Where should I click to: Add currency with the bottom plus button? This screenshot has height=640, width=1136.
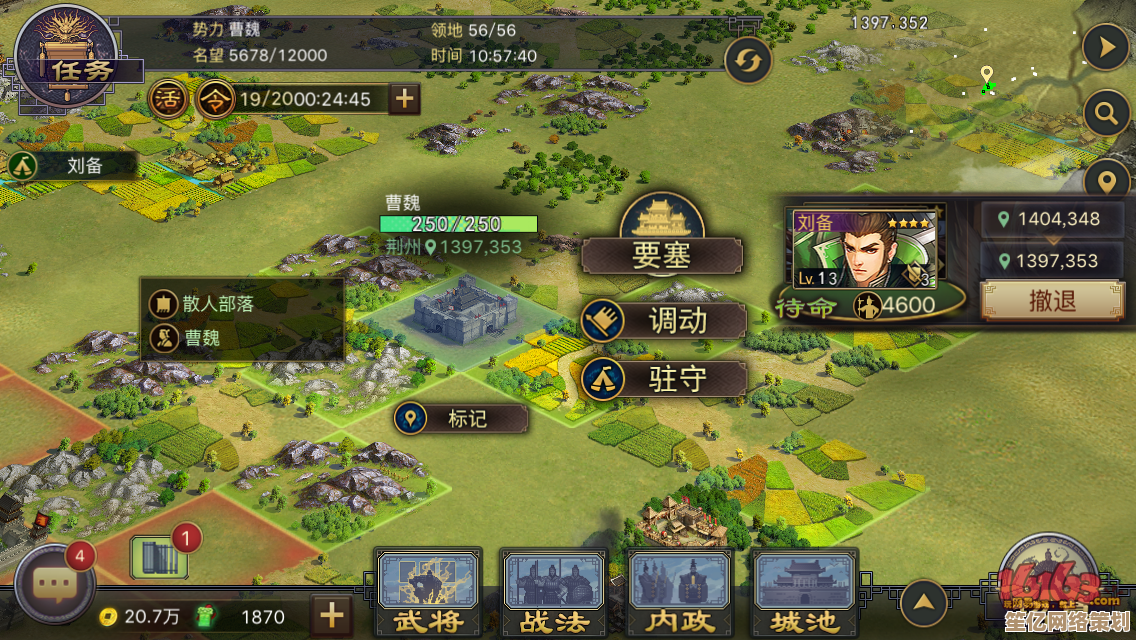pos(332,615)
